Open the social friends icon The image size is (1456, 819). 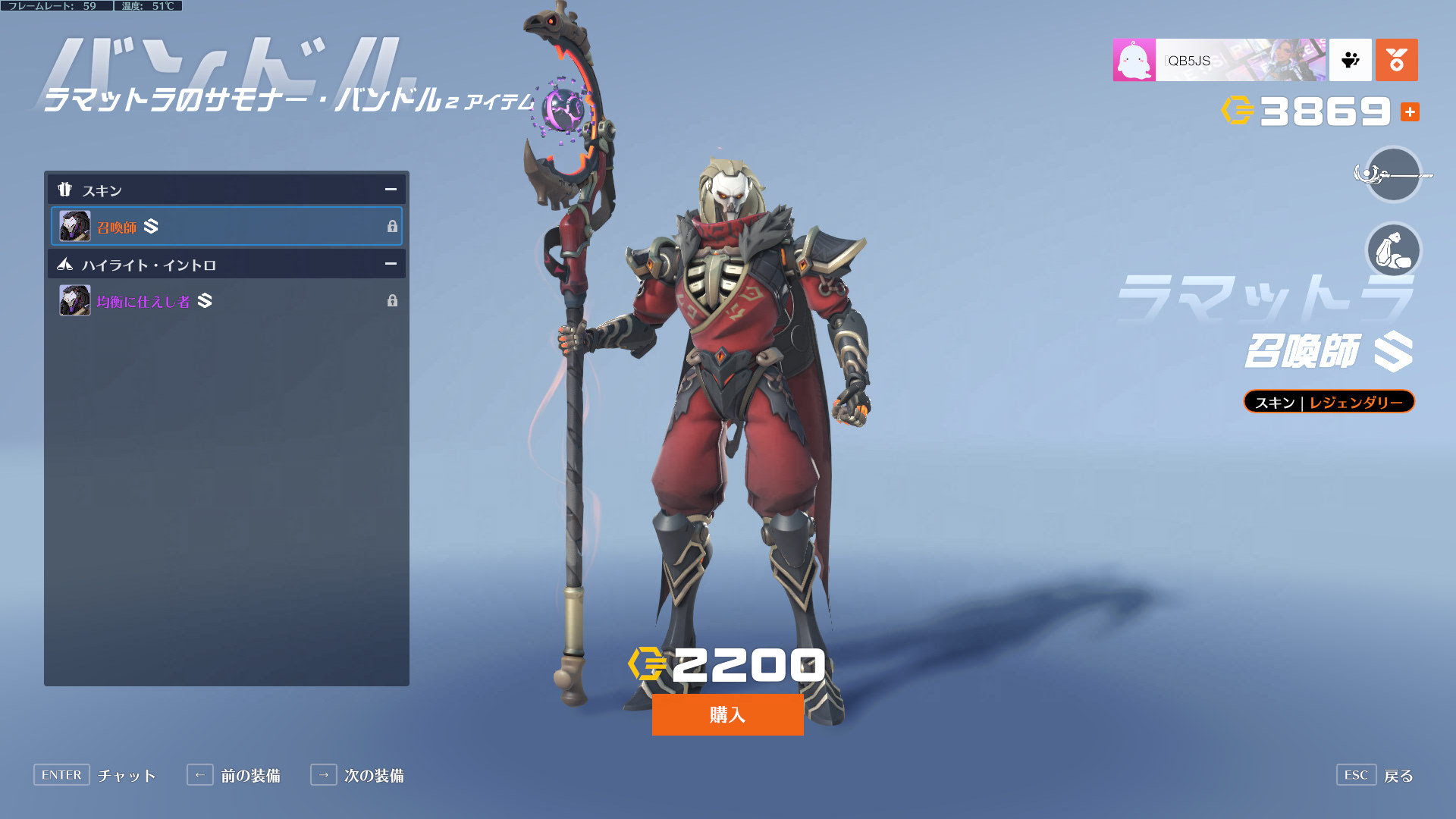coord(1350,60)
